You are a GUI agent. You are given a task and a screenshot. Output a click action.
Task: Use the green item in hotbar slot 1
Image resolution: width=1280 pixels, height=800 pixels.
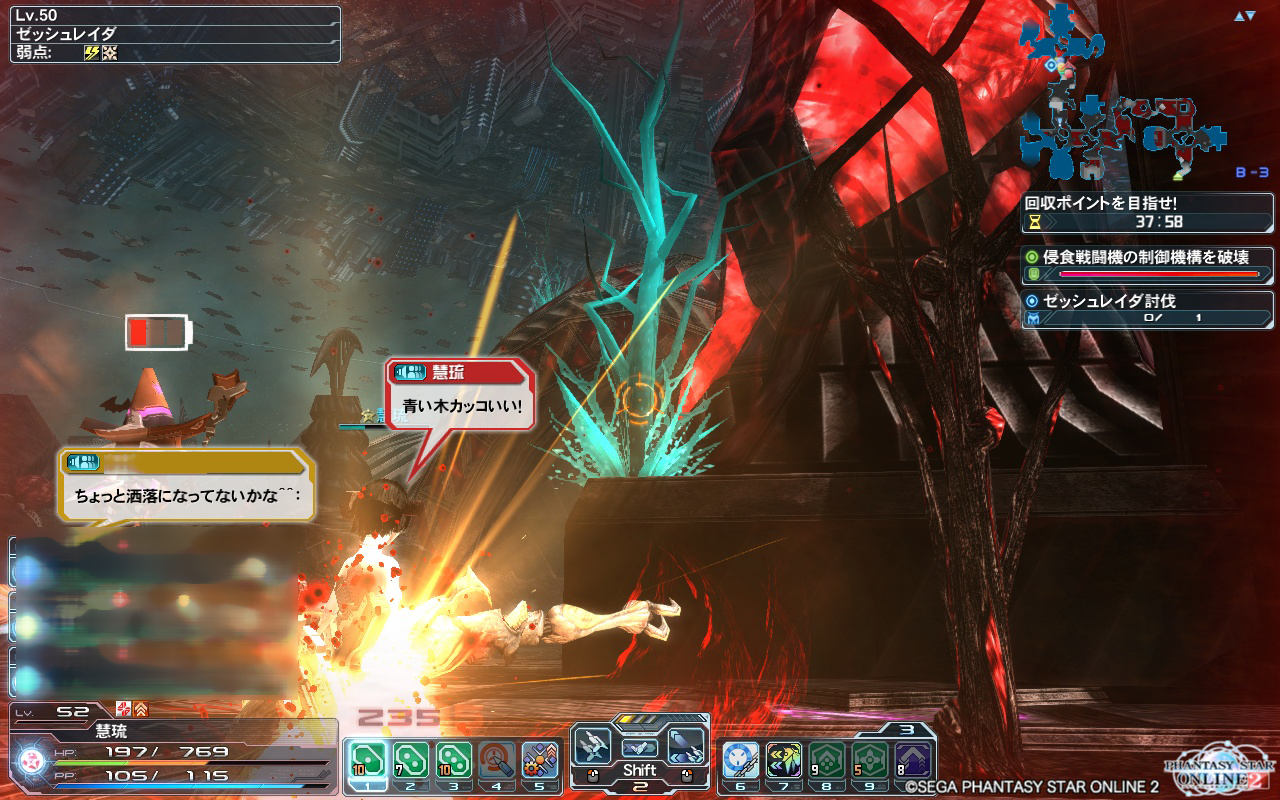point(367,760)
